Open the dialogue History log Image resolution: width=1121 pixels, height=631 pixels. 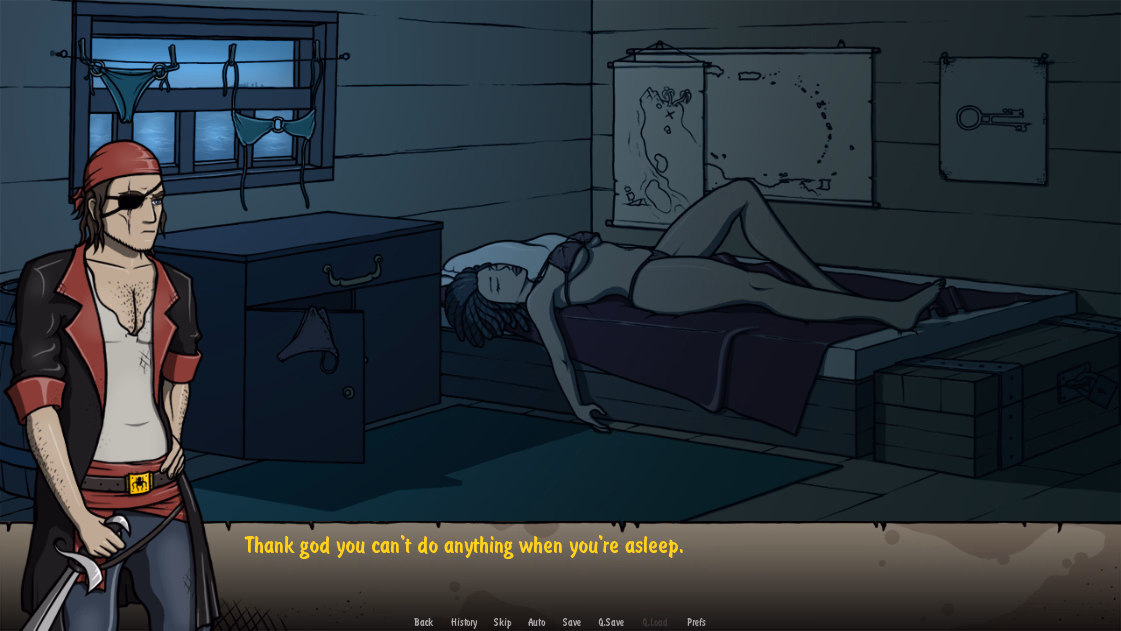[x=464, y=622]
